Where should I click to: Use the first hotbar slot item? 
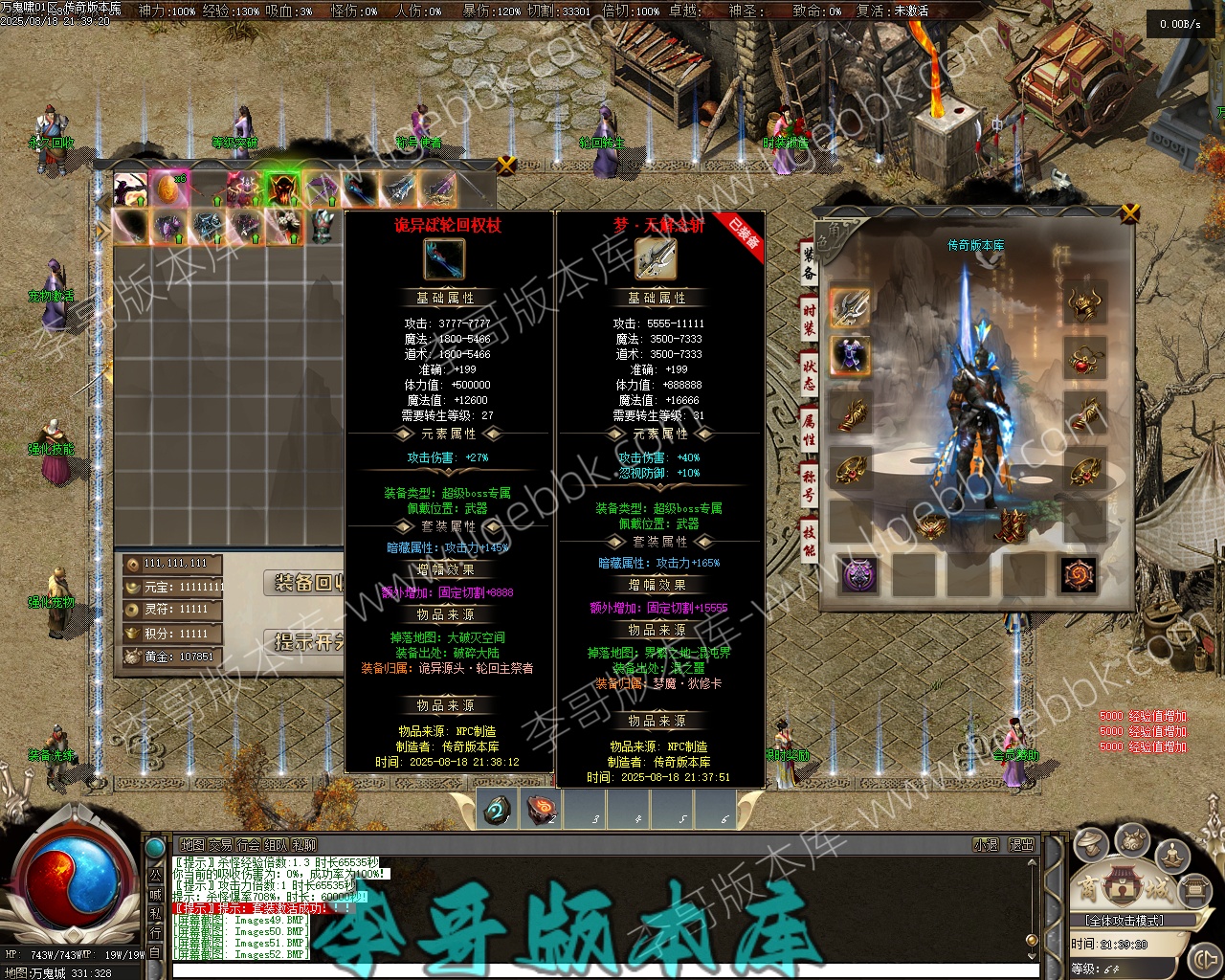click(498, 810)
